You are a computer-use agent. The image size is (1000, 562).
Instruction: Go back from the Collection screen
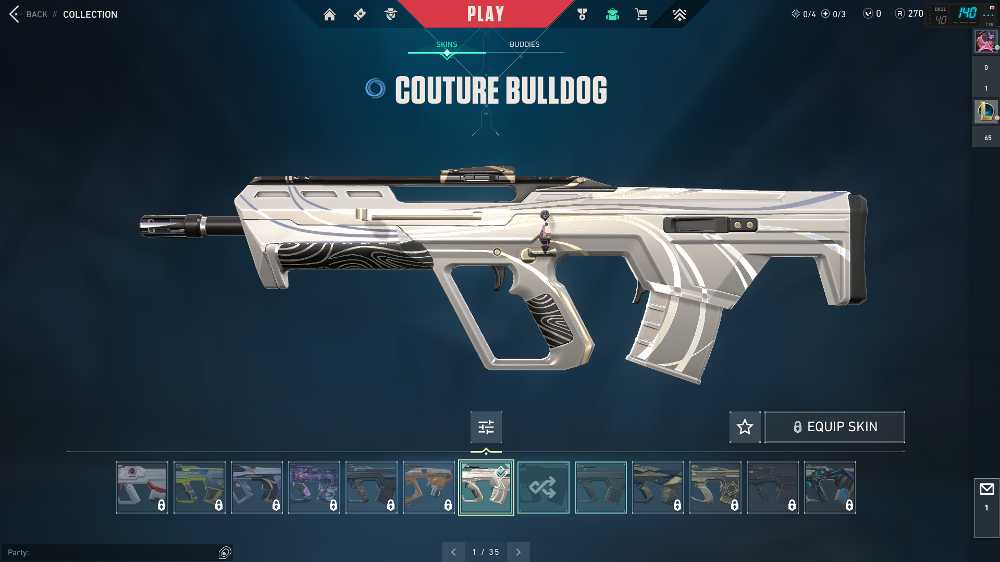click(28, 14)
